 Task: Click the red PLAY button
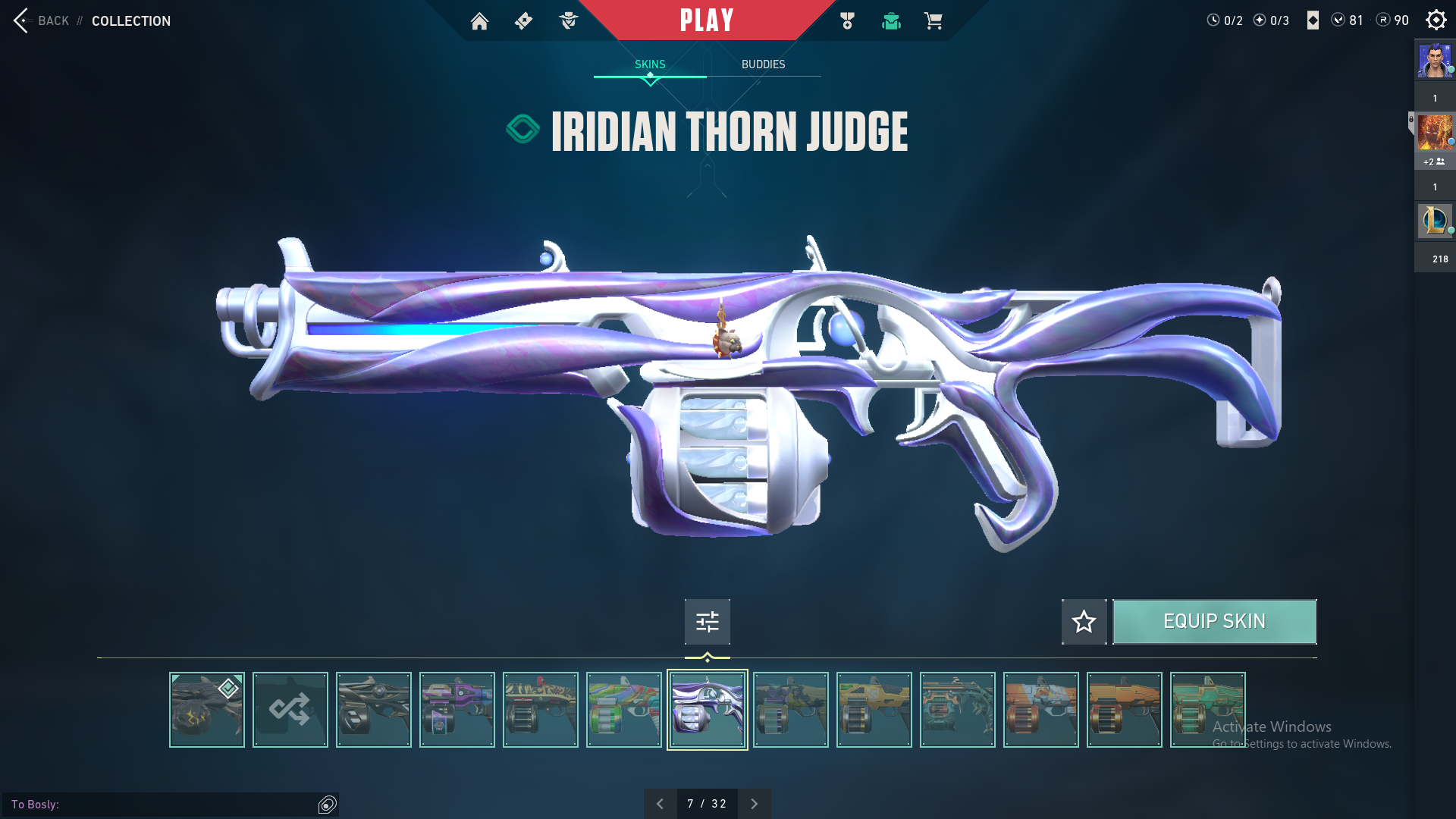pyautogui.click(x=706, y=20)
